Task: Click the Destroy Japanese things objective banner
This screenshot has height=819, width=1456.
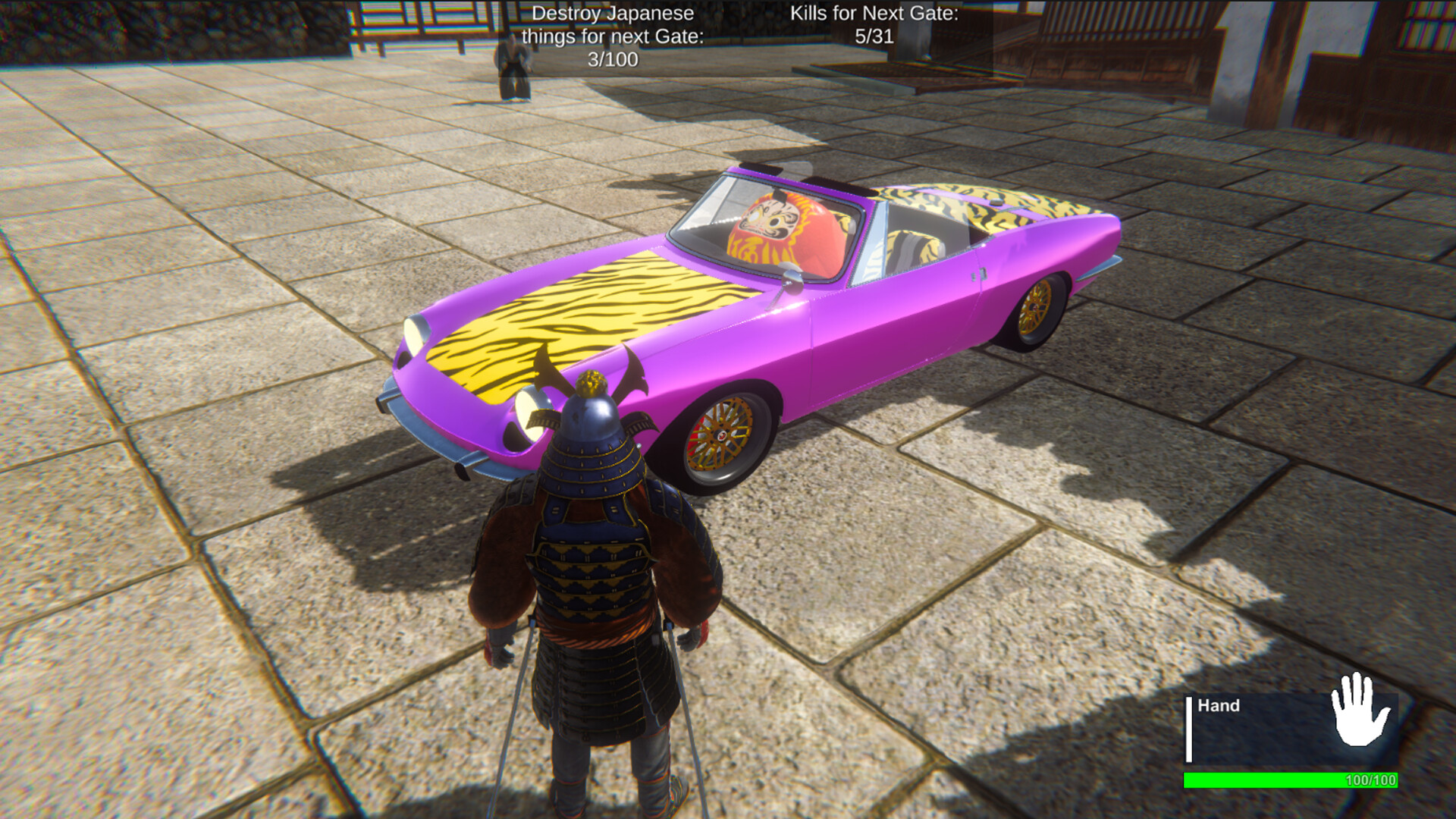Action: 613,34
